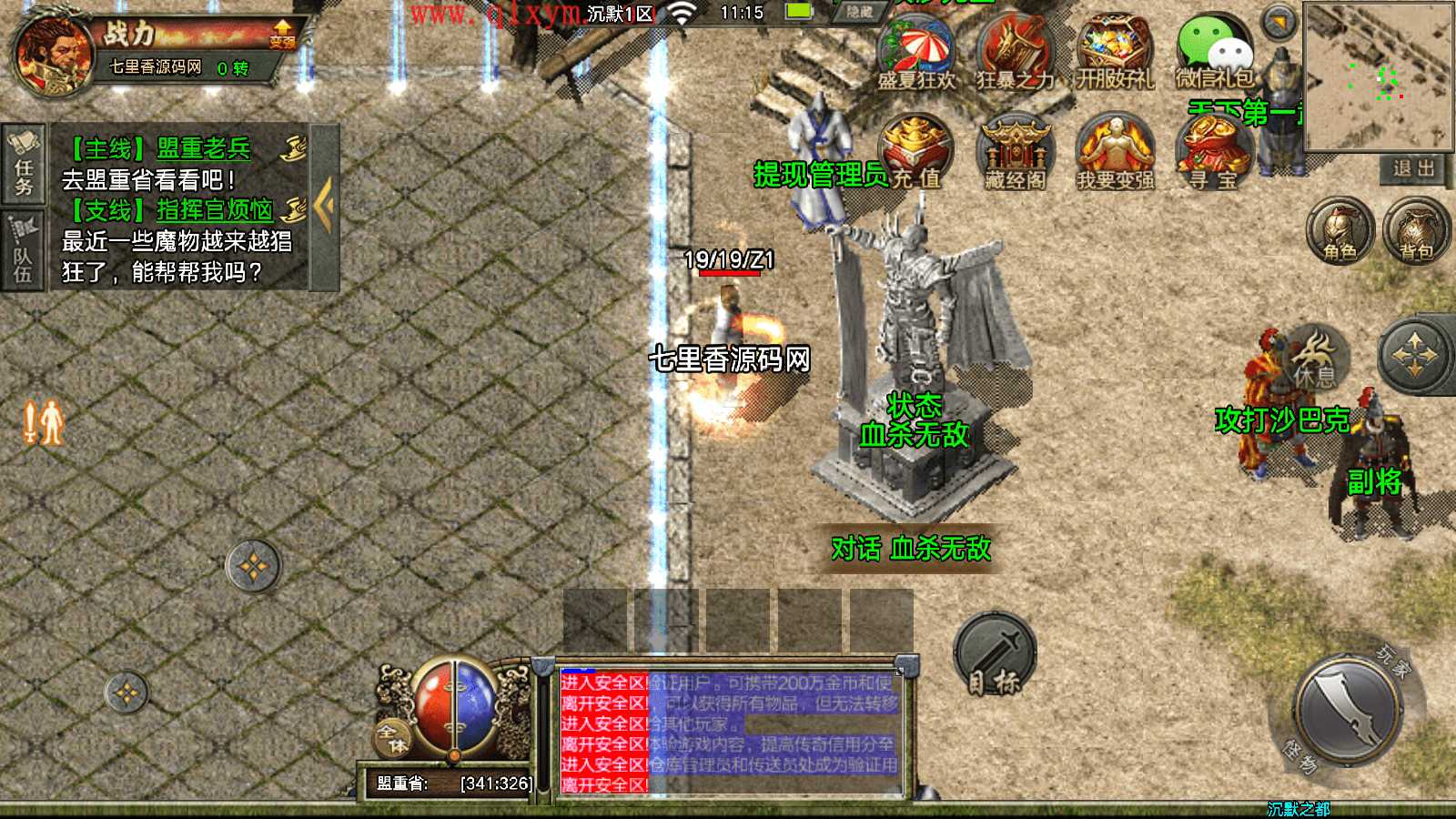Open the 背包 backpack

pyautogui.click(x=1415, y=230)
